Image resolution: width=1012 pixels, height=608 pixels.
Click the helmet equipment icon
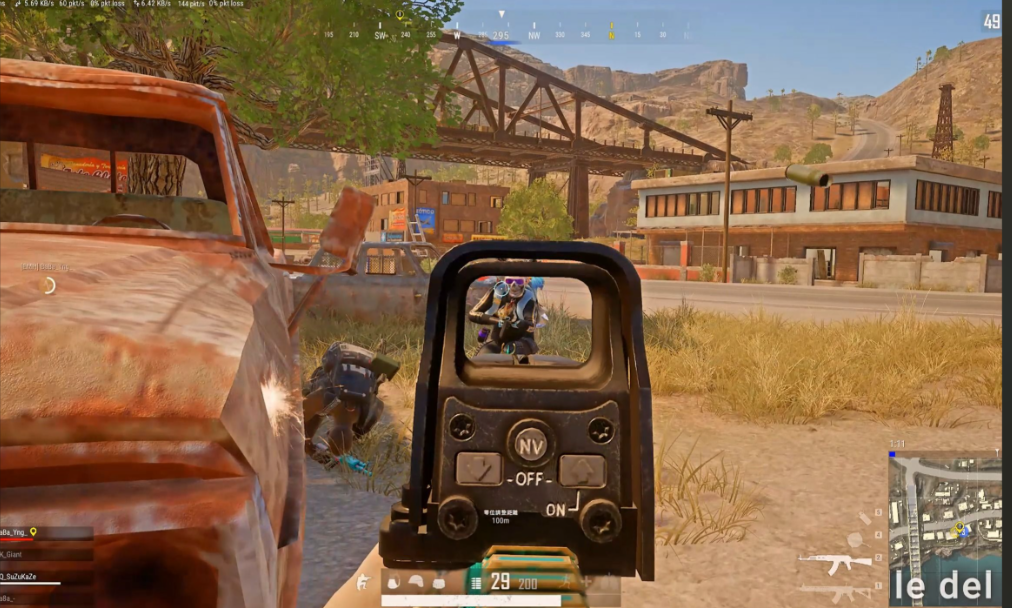click(x=414, y=582)
